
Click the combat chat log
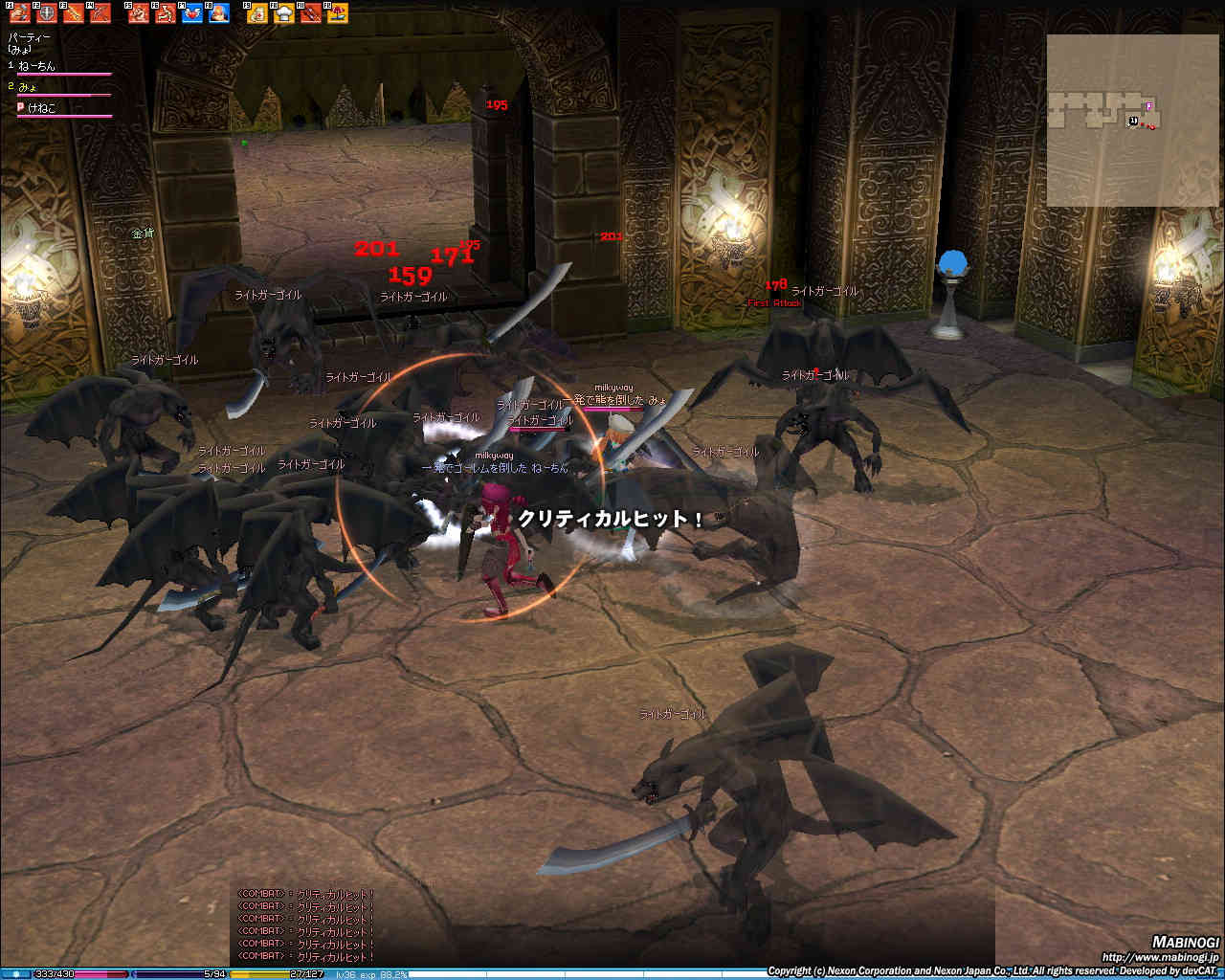[306, 925]
